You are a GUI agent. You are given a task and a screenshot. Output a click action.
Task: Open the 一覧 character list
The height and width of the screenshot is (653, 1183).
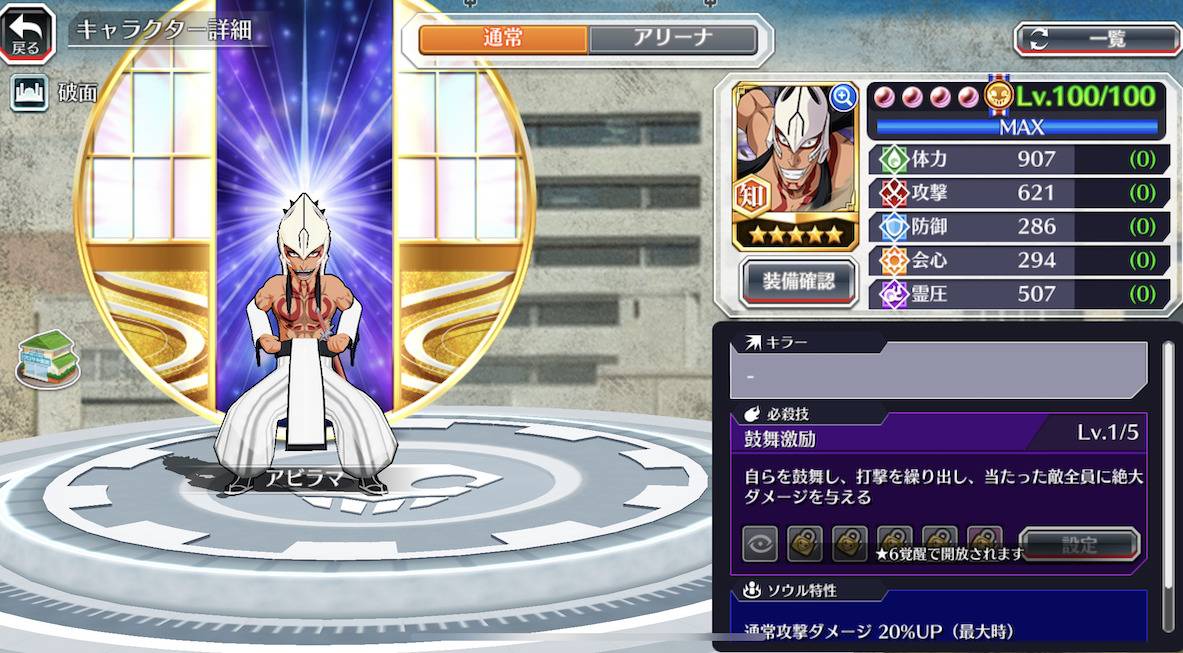1097,39
